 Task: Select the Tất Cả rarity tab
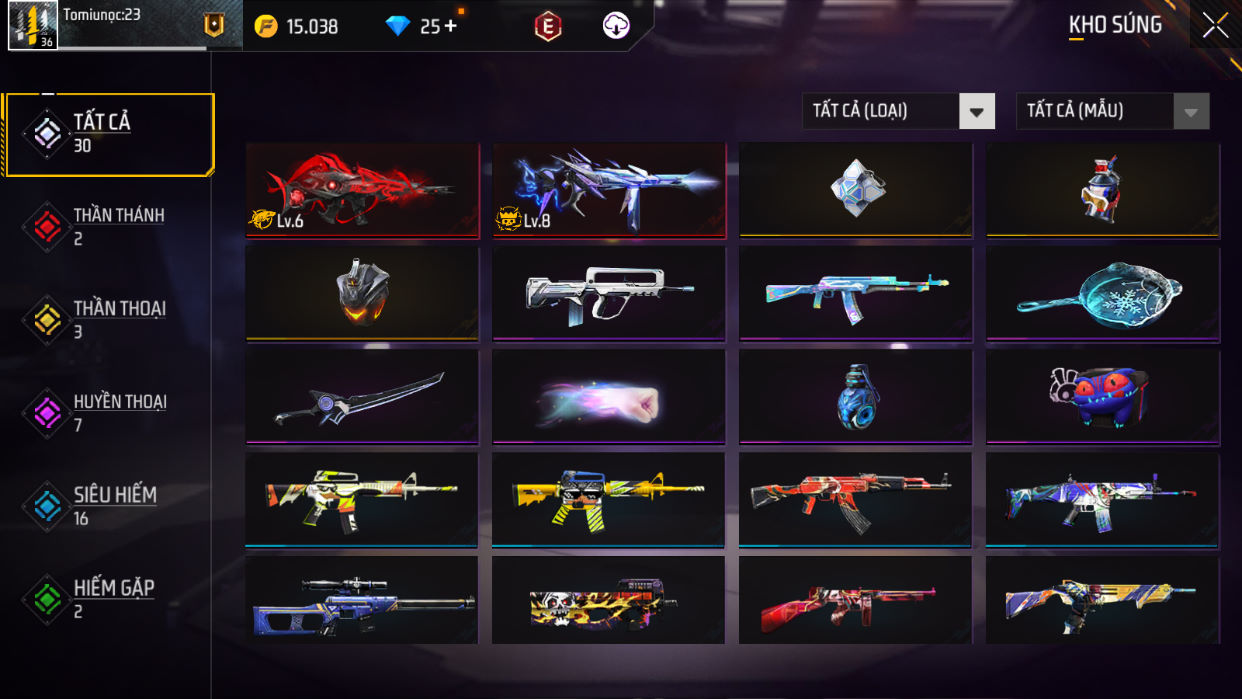click(109, 134)
